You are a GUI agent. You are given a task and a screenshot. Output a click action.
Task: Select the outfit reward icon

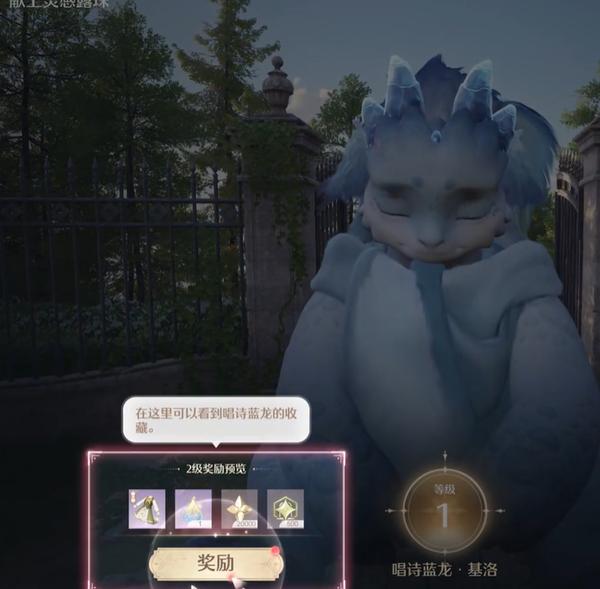(147, 509)
